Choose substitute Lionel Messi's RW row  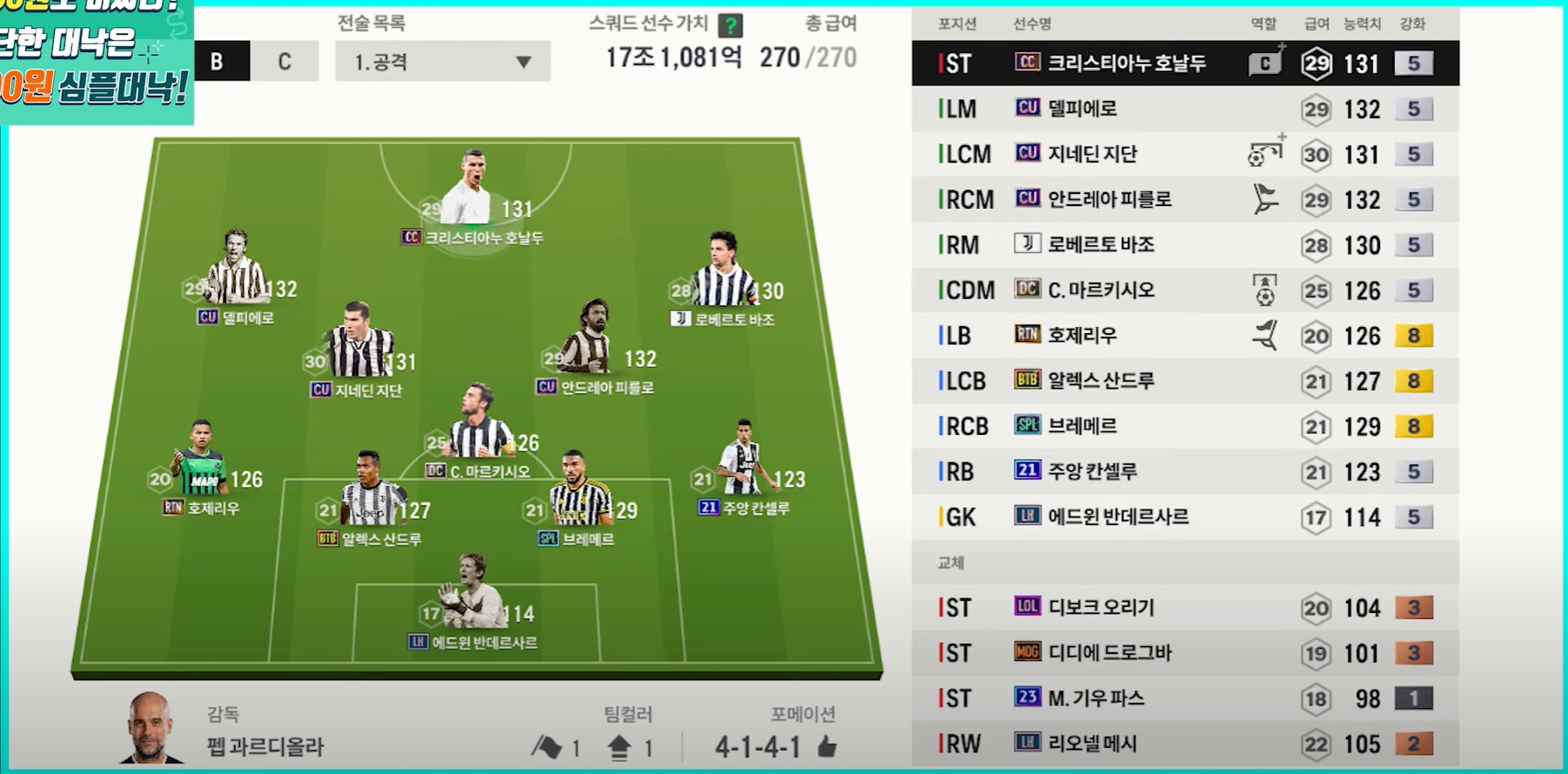click(x=1183, y=744)
